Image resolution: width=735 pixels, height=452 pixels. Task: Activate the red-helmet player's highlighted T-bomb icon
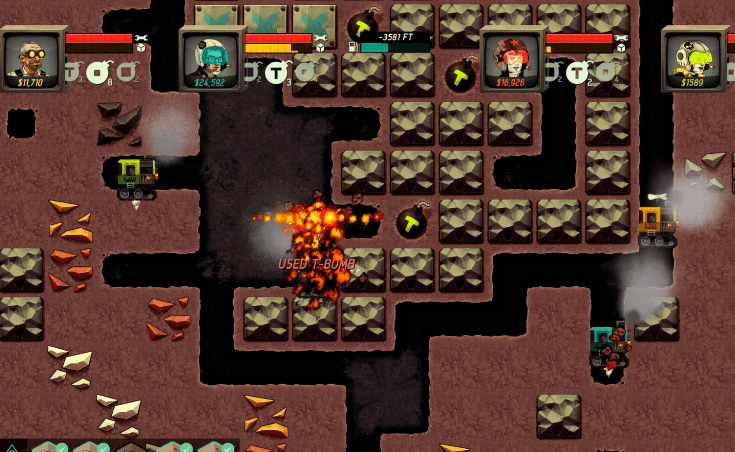577,72
